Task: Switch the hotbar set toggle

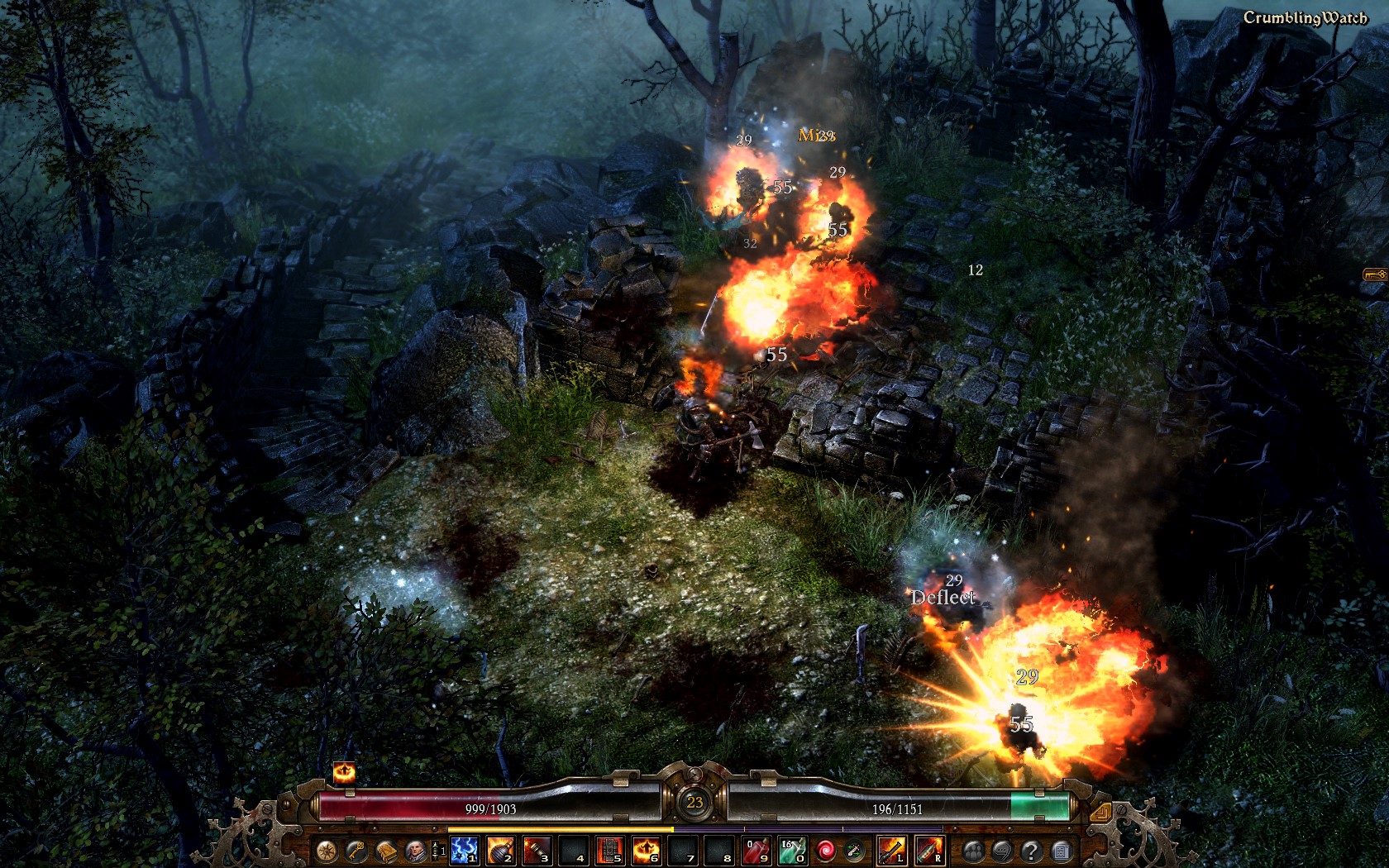Action: coord(438,851)
